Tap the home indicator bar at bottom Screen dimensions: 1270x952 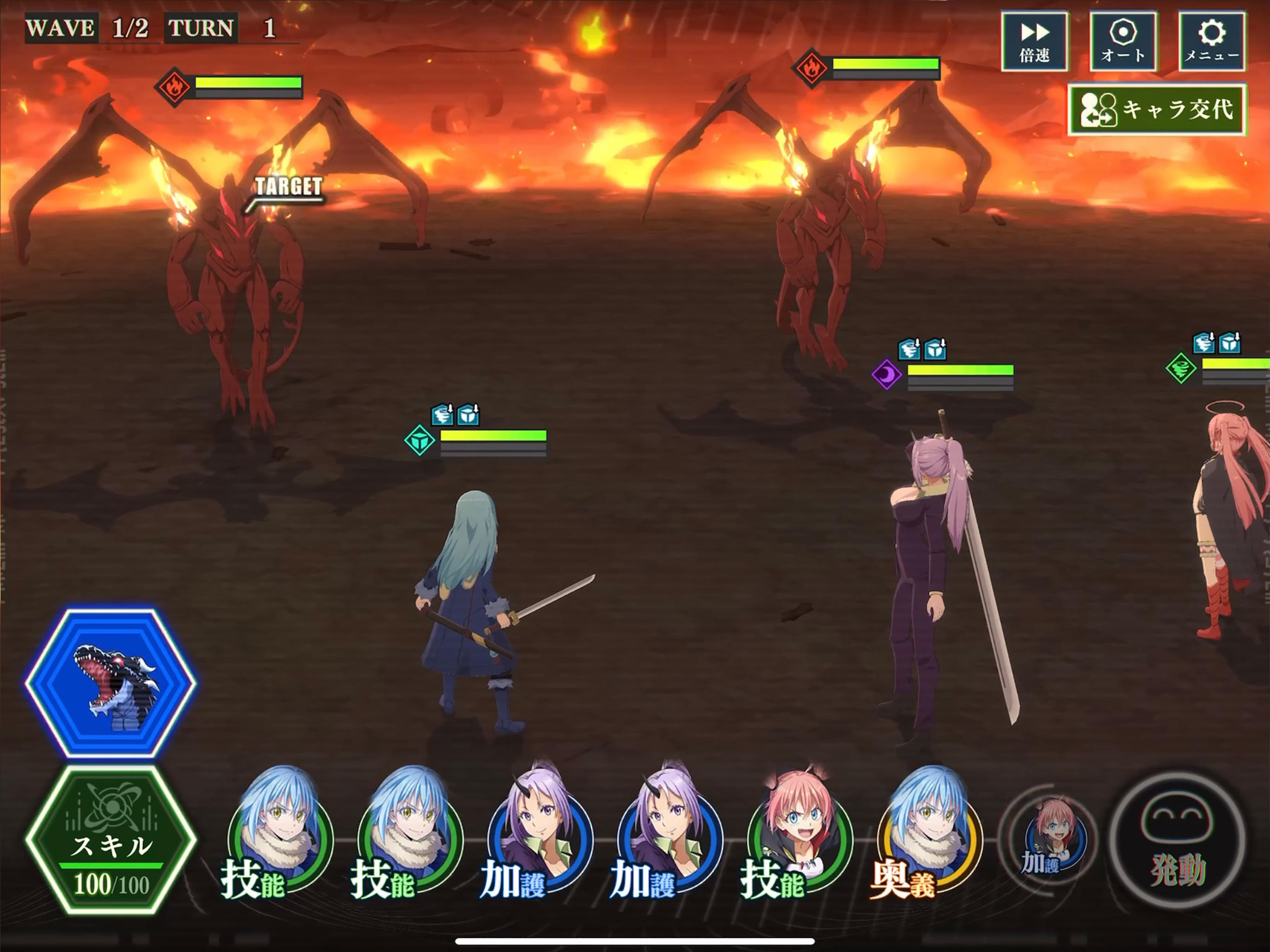coord(635,942)
